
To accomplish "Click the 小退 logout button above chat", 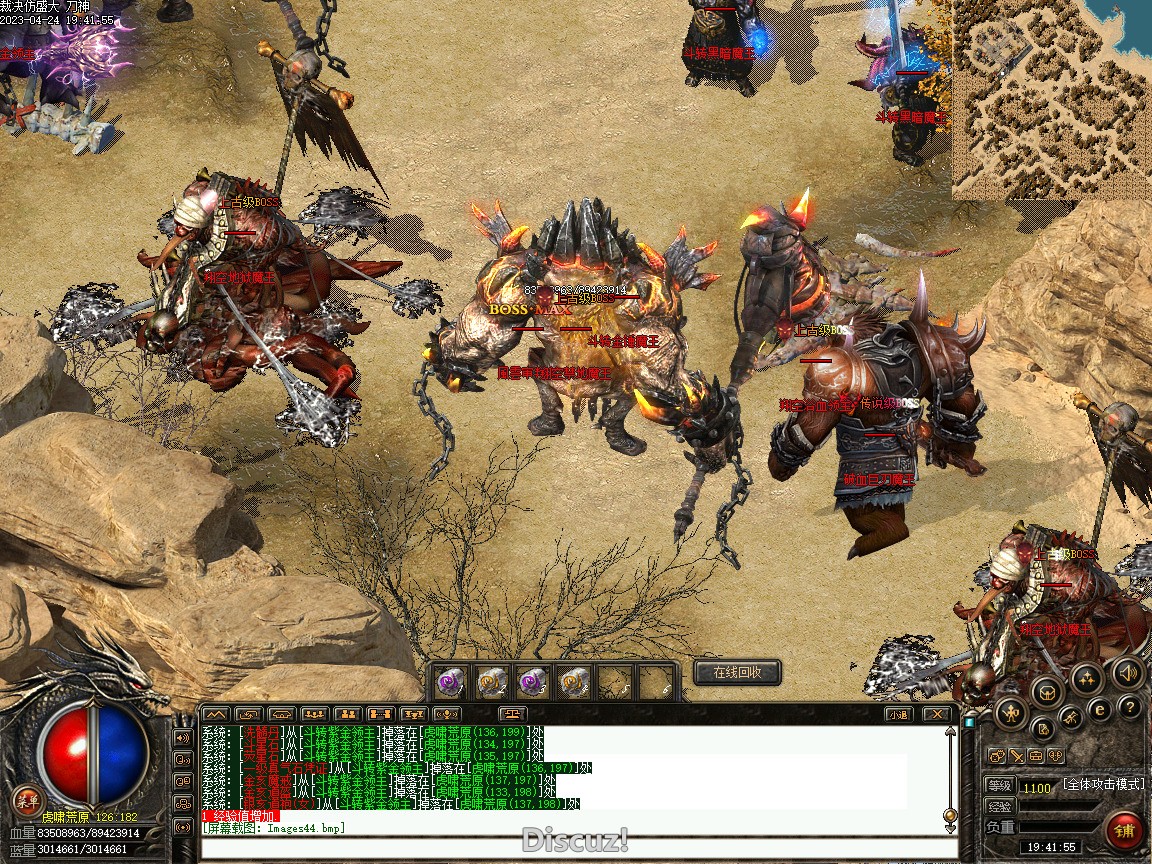I will (898, 714).
